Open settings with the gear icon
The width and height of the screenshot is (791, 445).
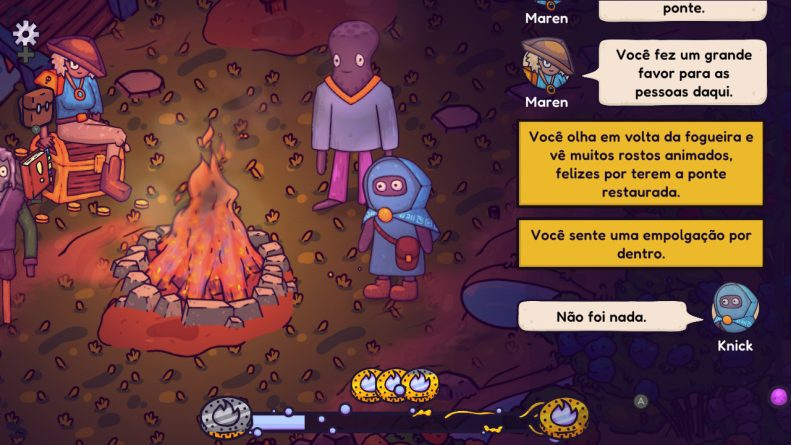click(x=25, y=34)
